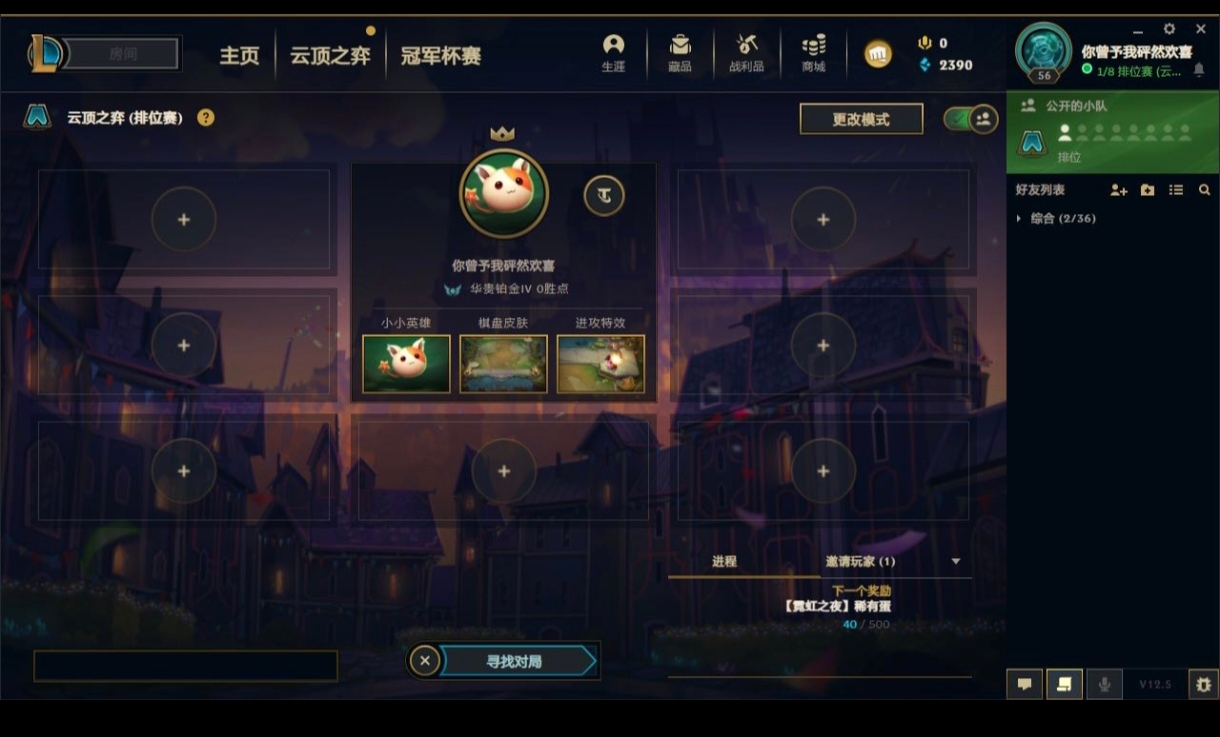Select the 进攻特效 attack effect thumbnail

[x=600, y=364]
